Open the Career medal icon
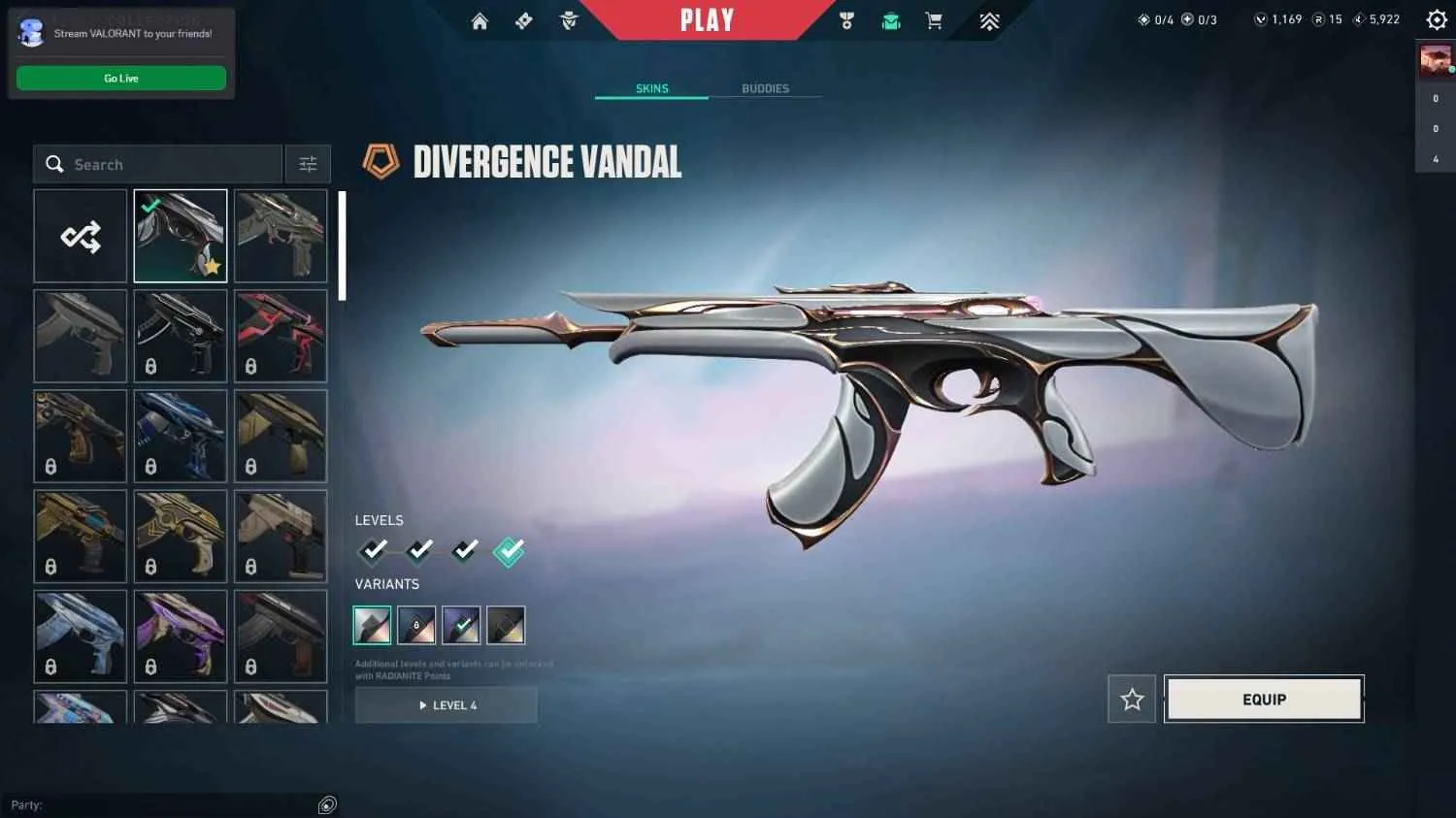Image resolution: width=1456 pixels, height=818 pixels. pyautogui.click(x=846, y=20)
